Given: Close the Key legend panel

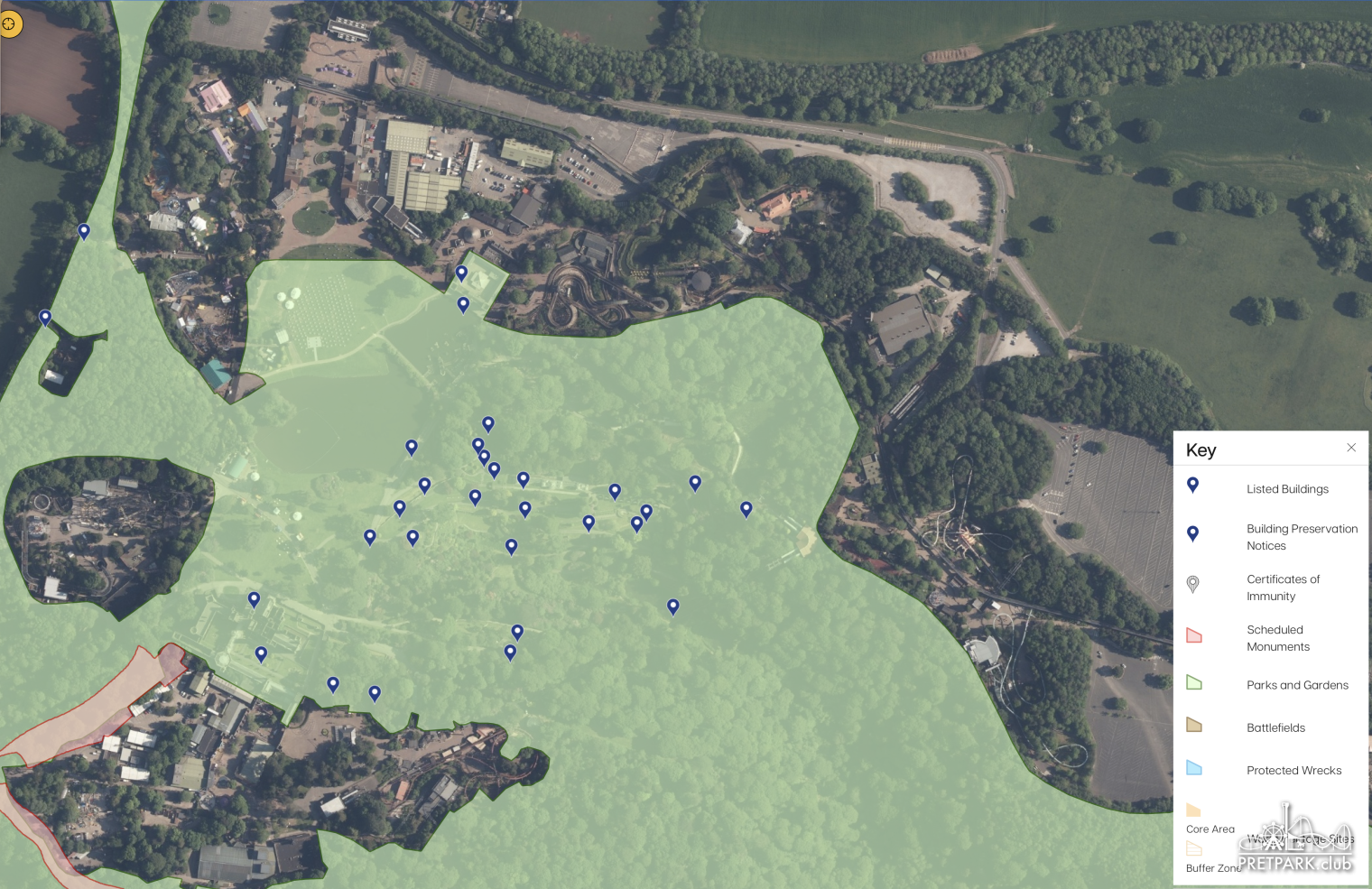Looking at the screenshot, I should pyautogui.click(x=1351, y=448).
